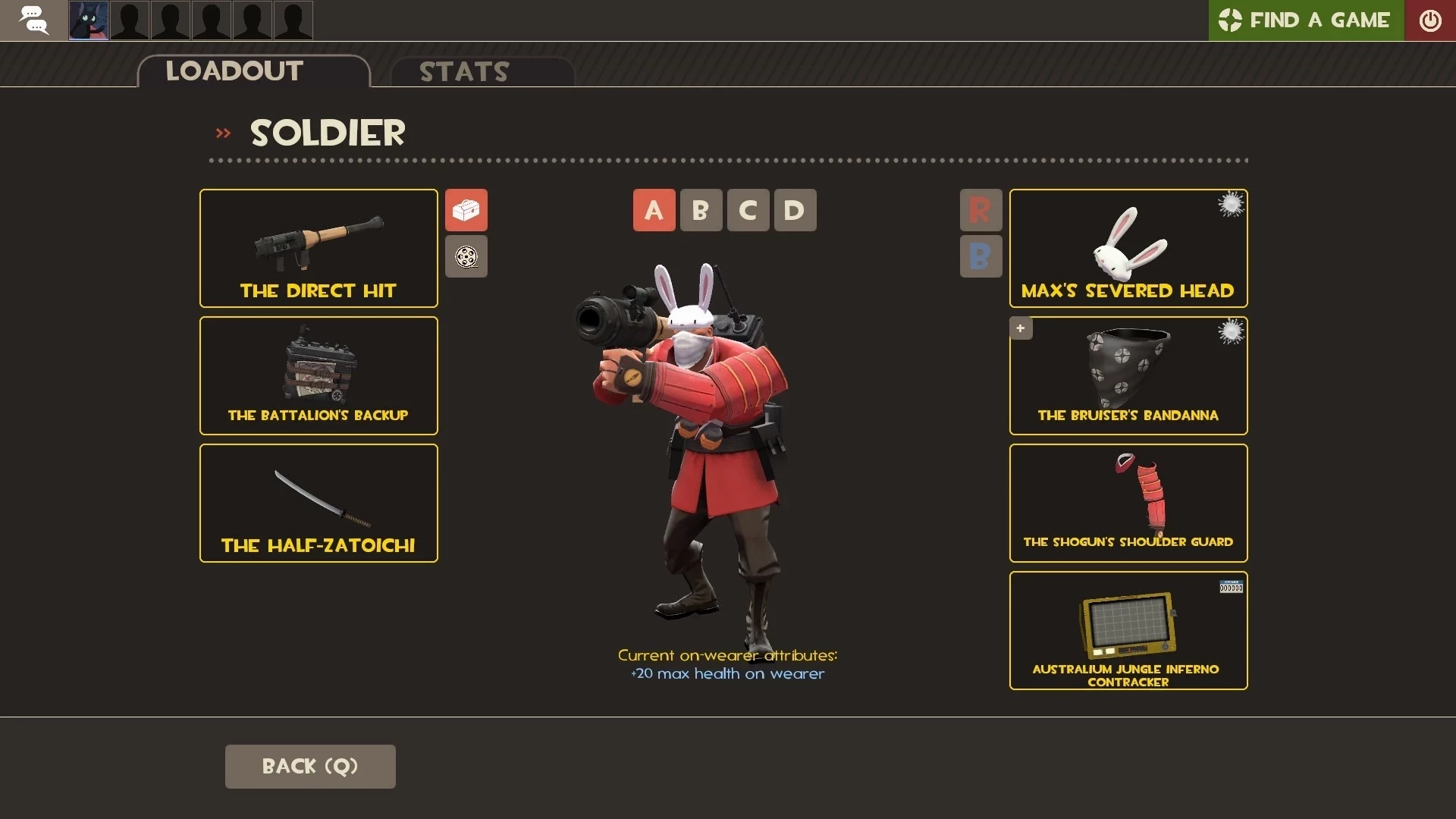The image size is (1456, 819).
Task: Click the Find a Game button
Action: [x=1306, y=20]
